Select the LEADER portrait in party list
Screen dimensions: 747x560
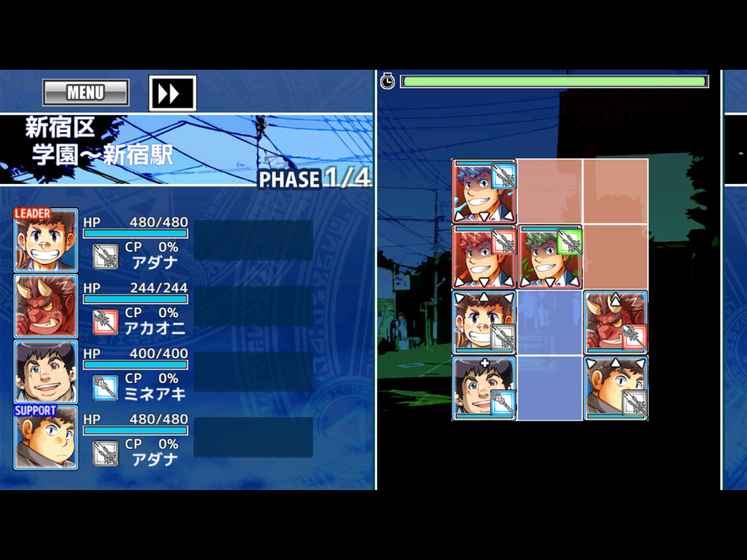(46, 241)
